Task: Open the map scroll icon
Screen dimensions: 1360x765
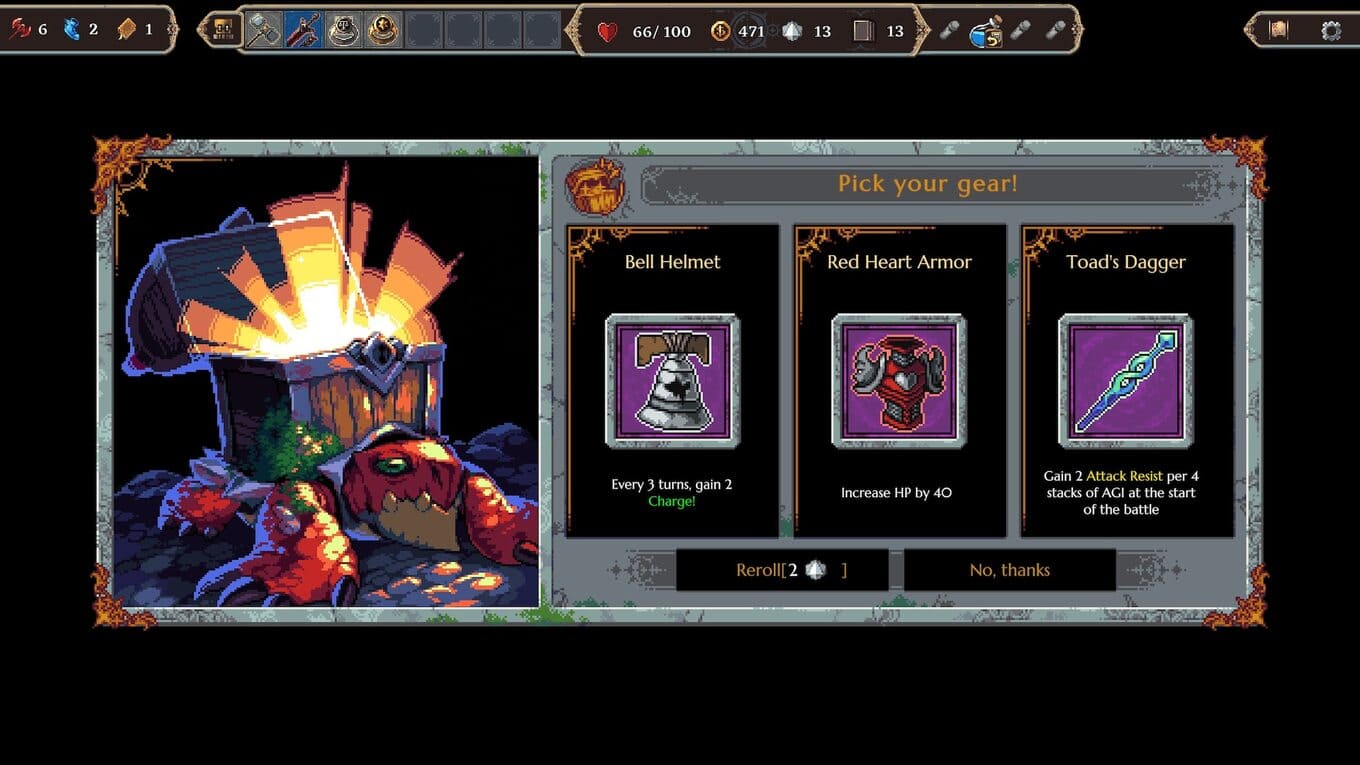Action: [1278, 30]
